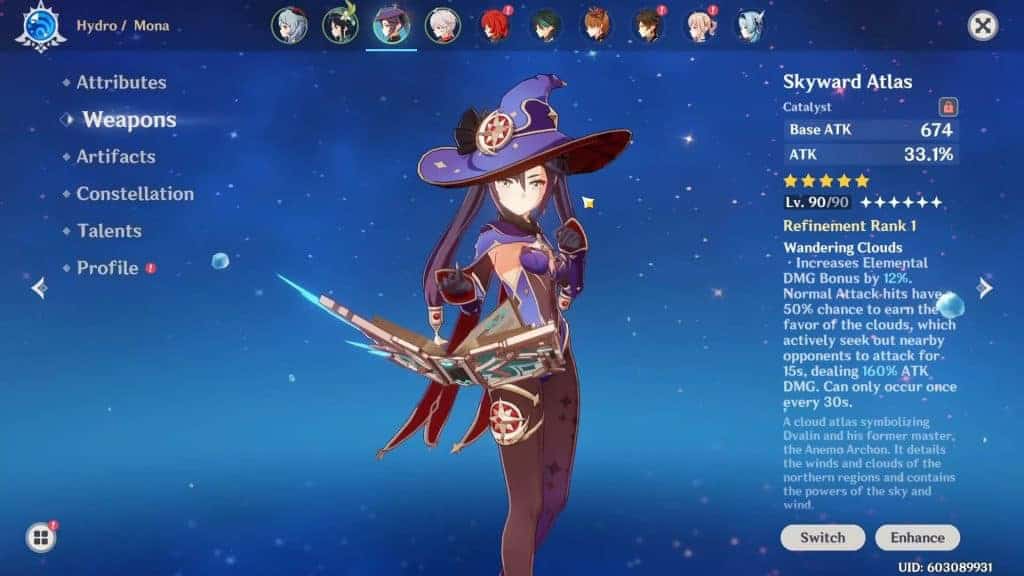Close the character screen
1024x576 pixels.
(x=983, y=26)
